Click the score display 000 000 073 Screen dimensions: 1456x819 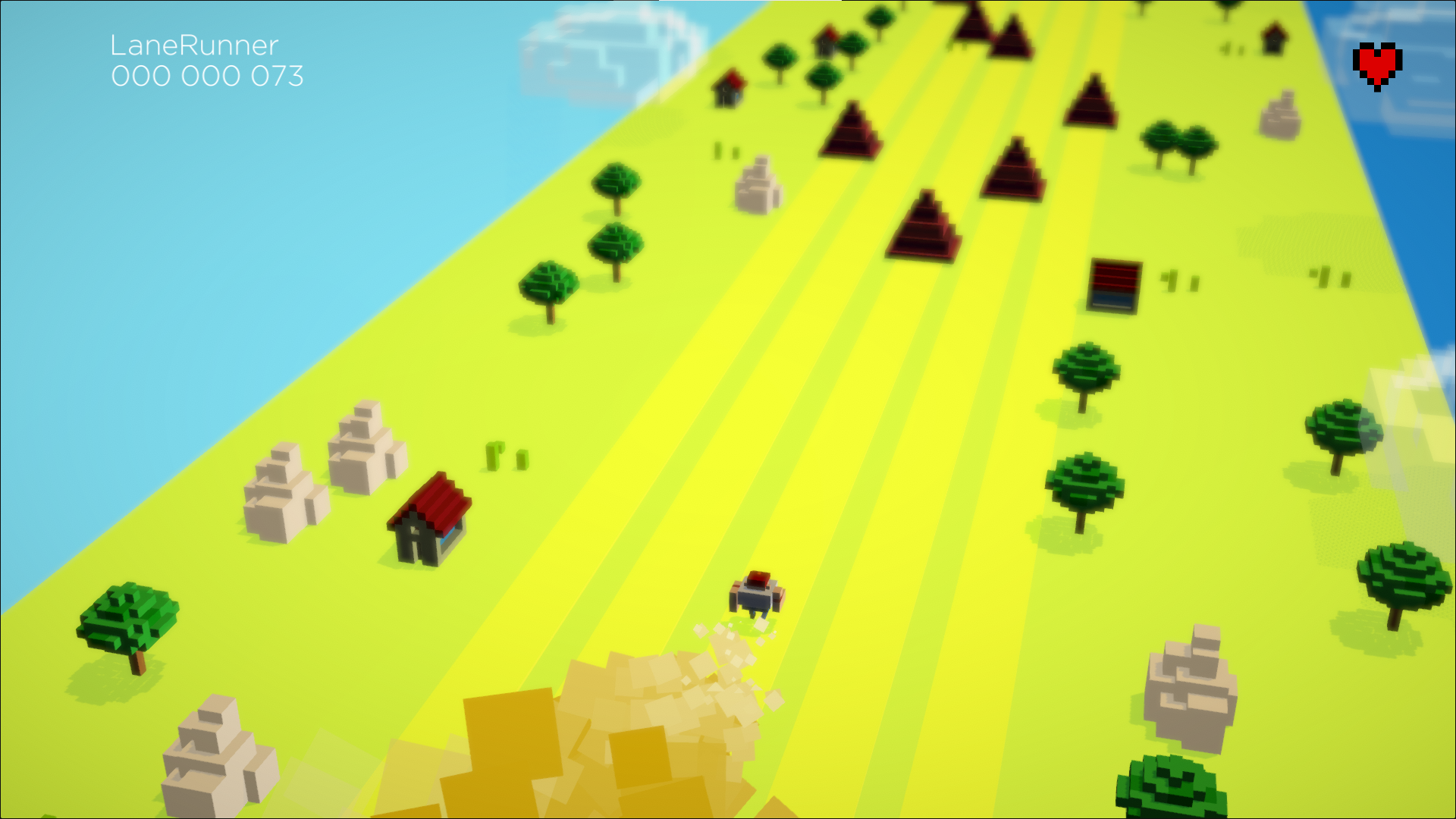(206, 76)
